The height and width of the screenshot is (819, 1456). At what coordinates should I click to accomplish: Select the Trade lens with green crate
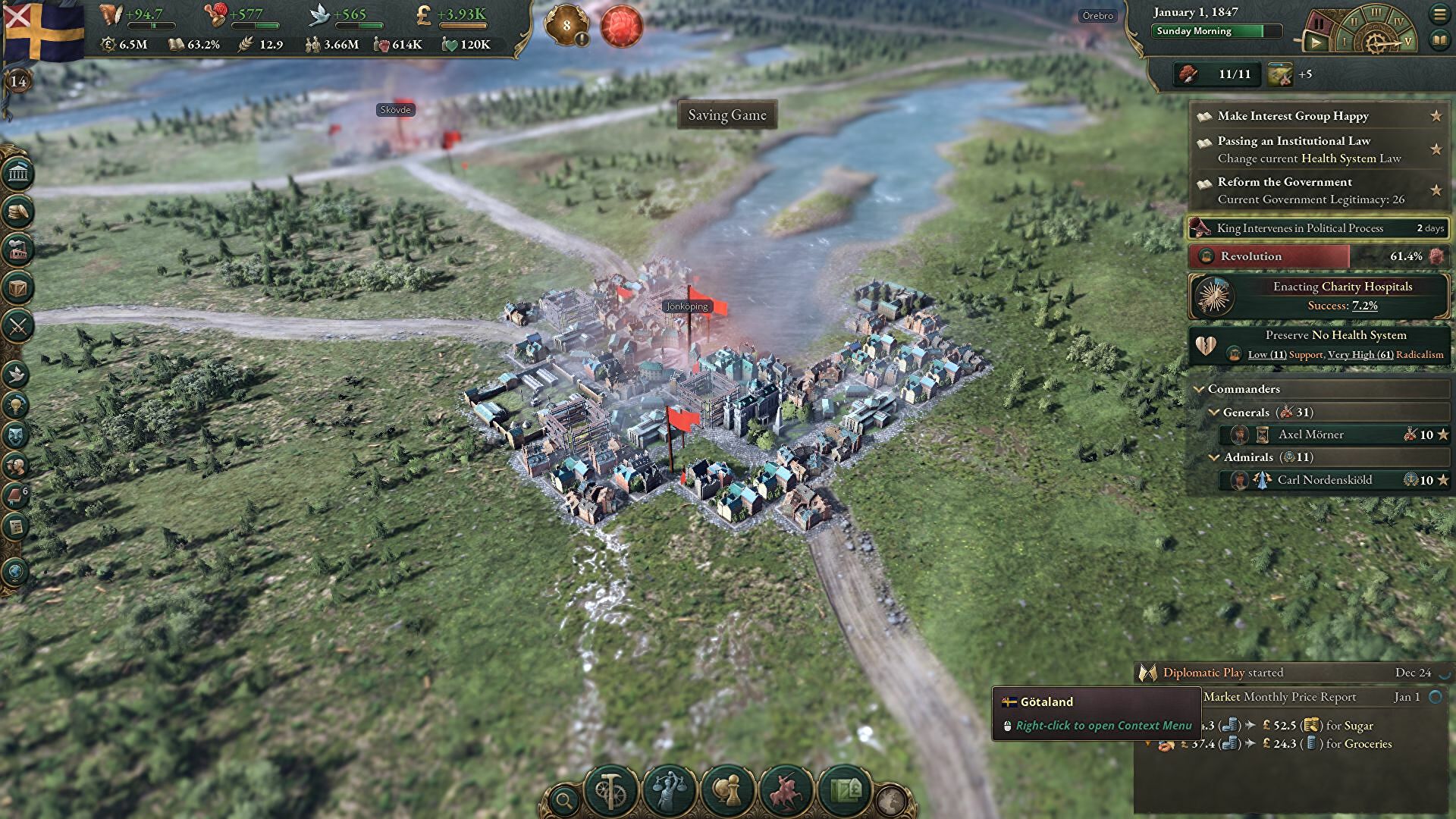tap(844, 791)
